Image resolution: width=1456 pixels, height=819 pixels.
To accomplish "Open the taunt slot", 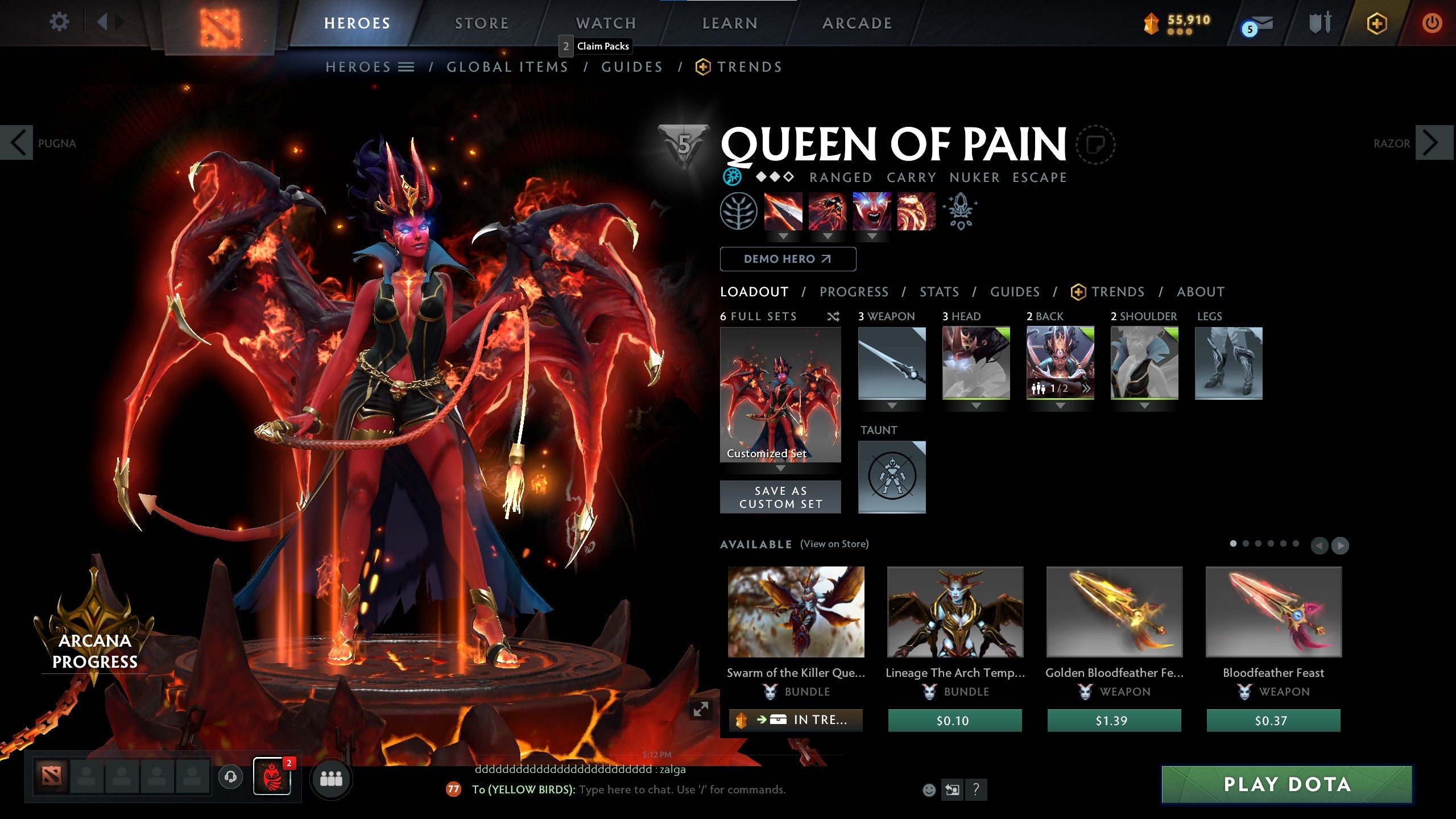I will [891, 477].
